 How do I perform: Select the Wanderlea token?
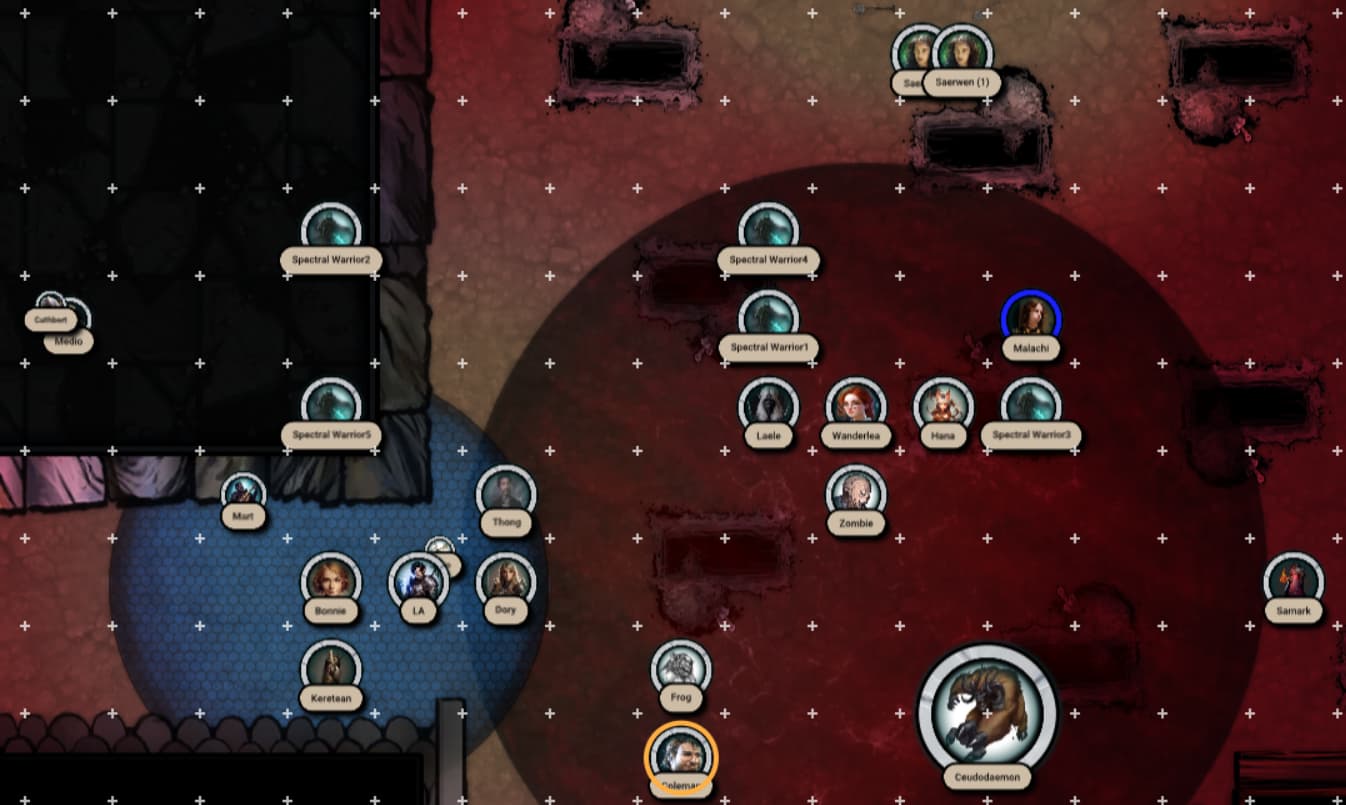(x=855, y=405)
